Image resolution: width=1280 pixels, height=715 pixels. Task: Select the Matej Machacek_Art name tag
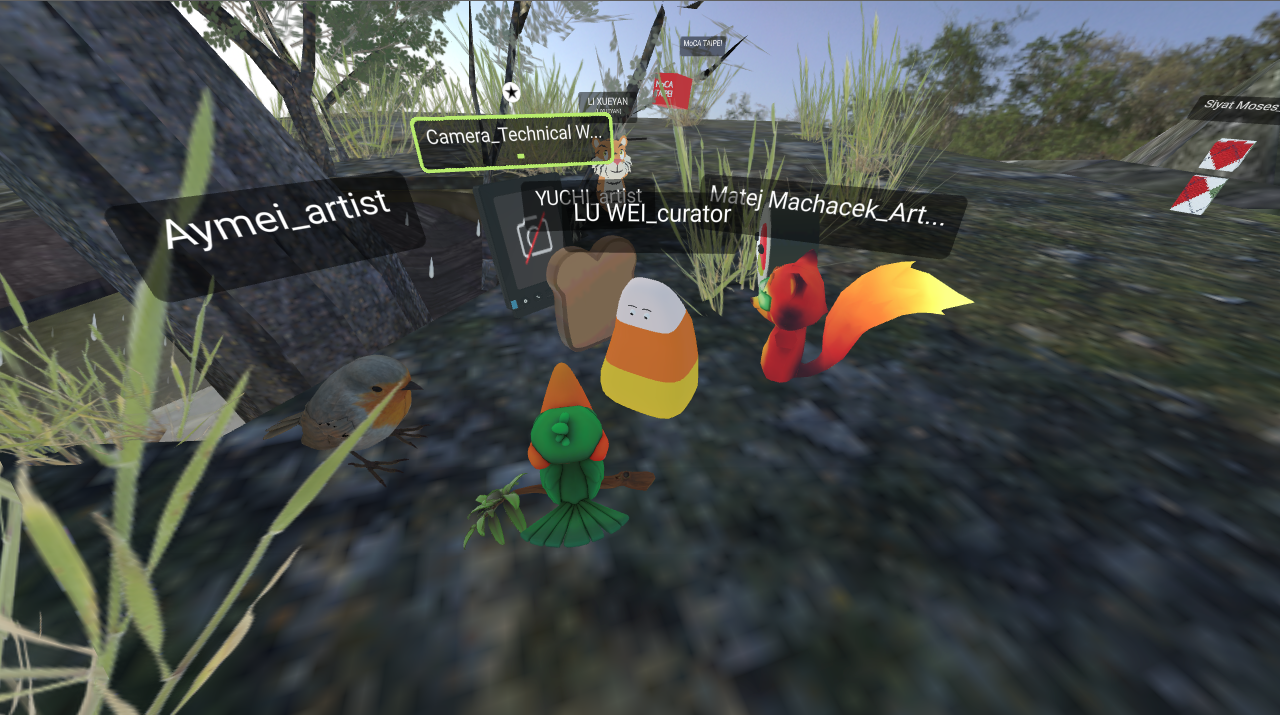click(x=825, y=207)
